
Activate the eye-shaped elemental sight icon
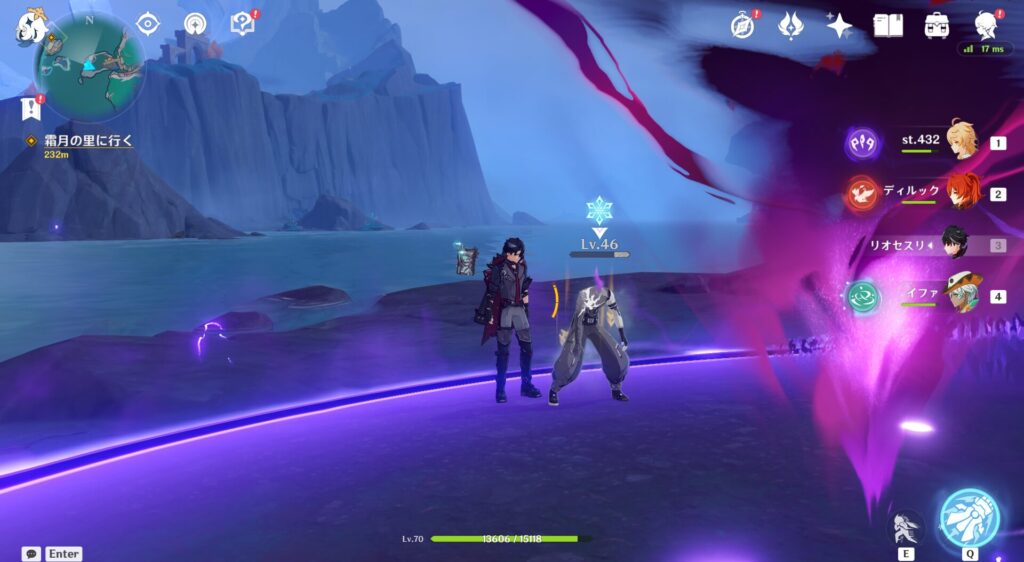click(x=147, y=24)
